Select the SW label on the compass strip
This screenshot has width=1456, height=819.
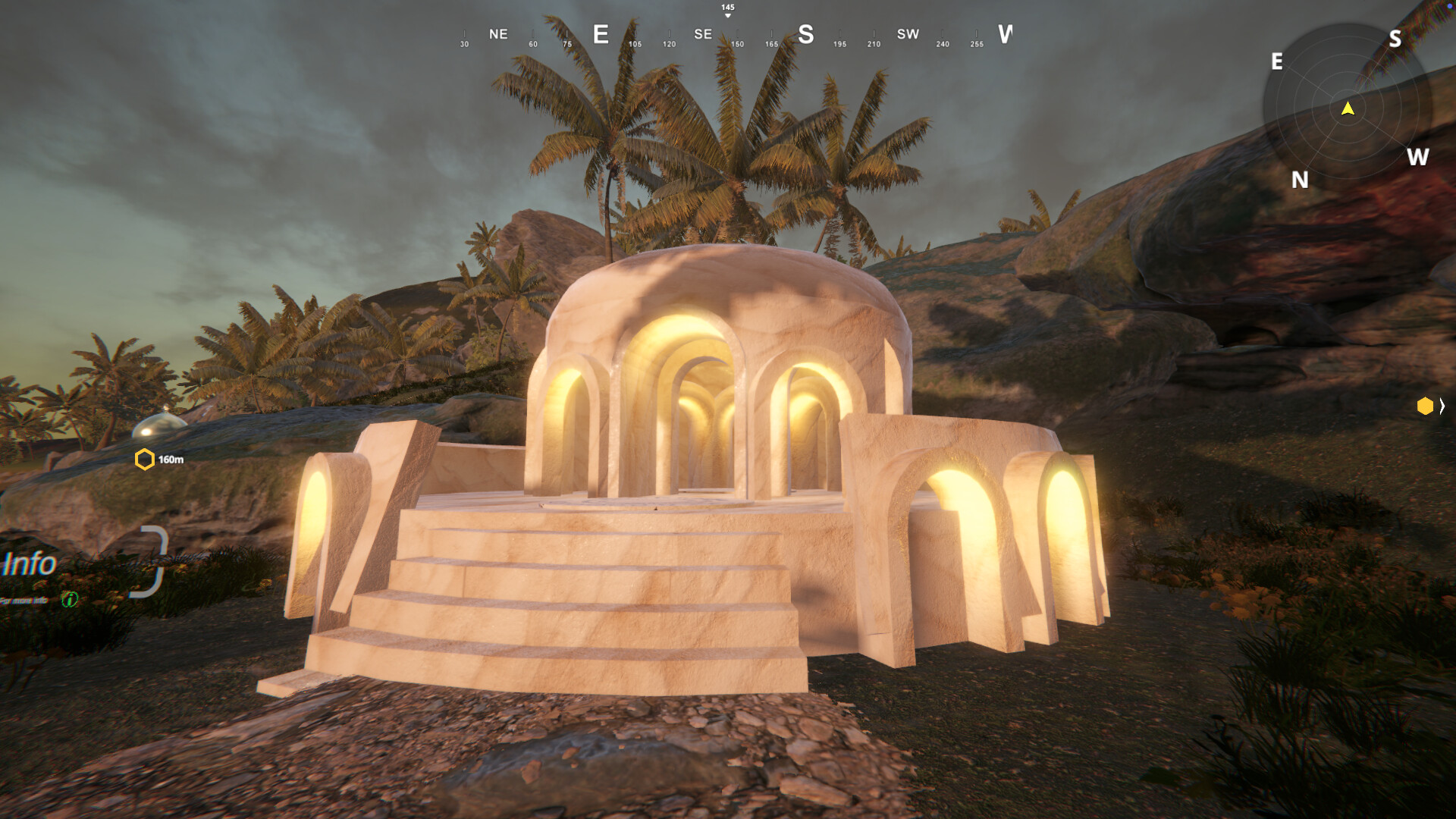(x=907, y=34)
